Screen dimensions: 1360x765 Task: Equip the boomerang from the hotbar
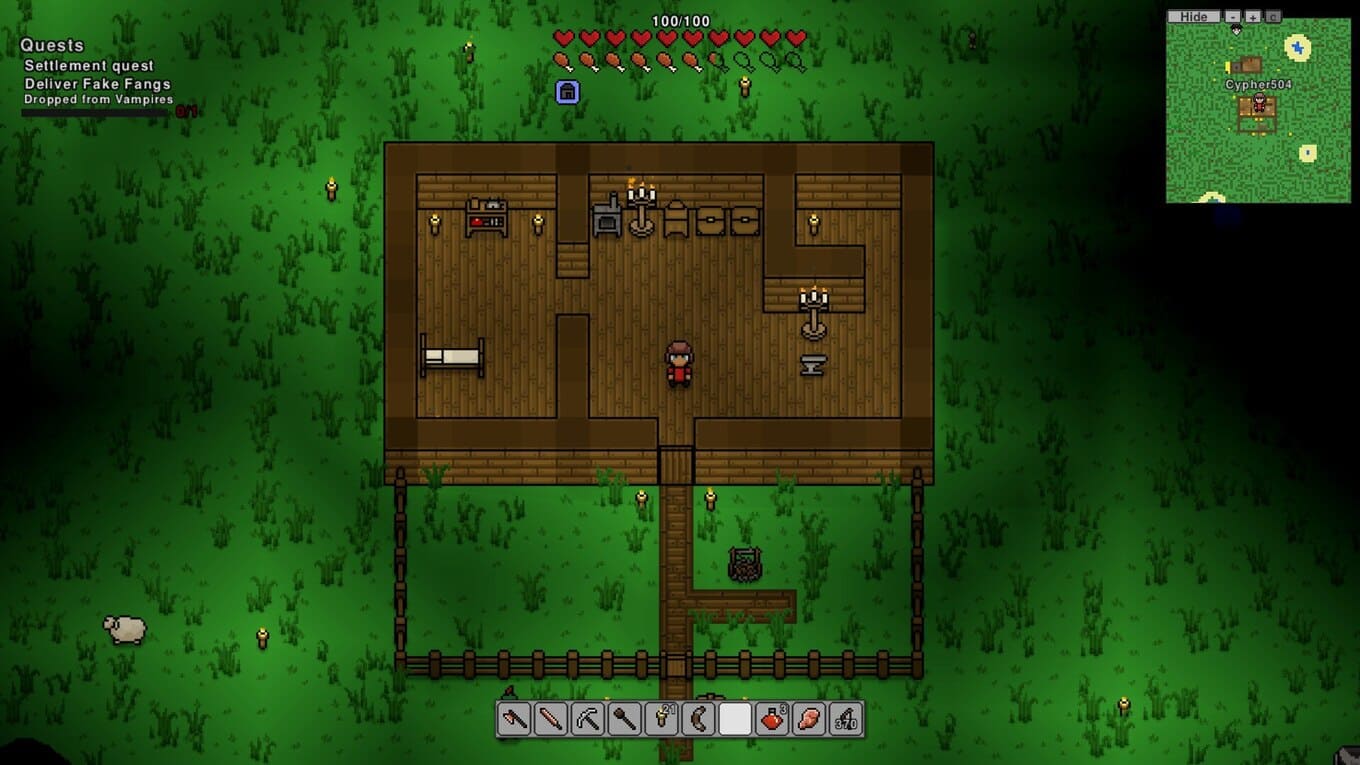(x=698, y=719)
